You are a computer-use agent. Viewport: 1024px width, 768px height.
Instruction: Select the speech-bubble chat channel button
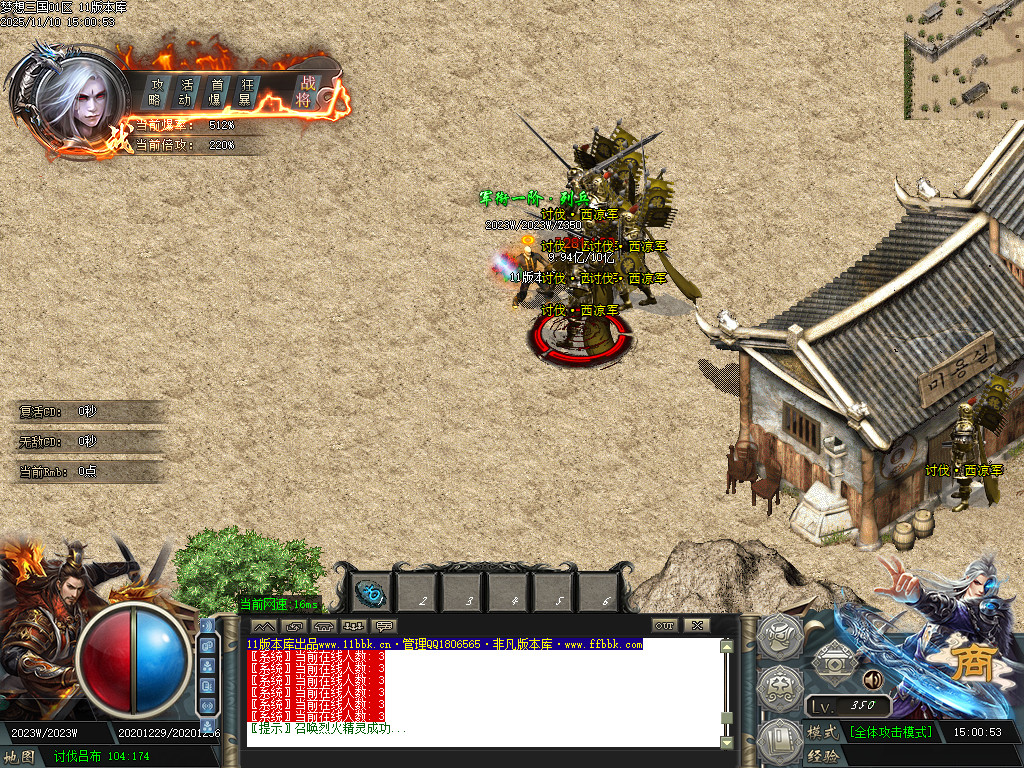click(385, 626)
